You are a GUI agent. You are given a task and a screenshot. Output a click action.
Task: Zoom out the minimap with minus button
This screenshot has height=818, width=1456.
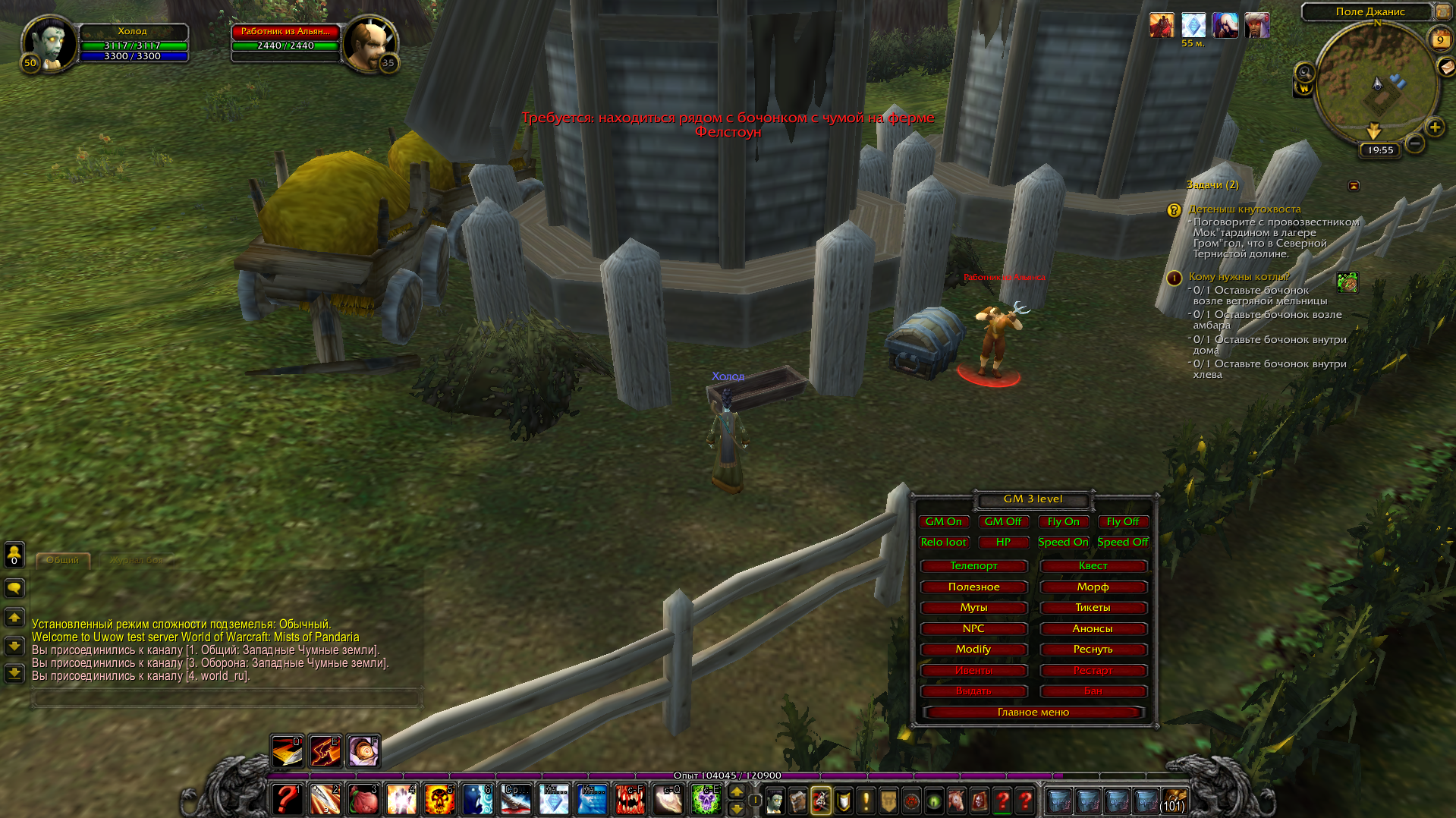[x=1414, y=143]
